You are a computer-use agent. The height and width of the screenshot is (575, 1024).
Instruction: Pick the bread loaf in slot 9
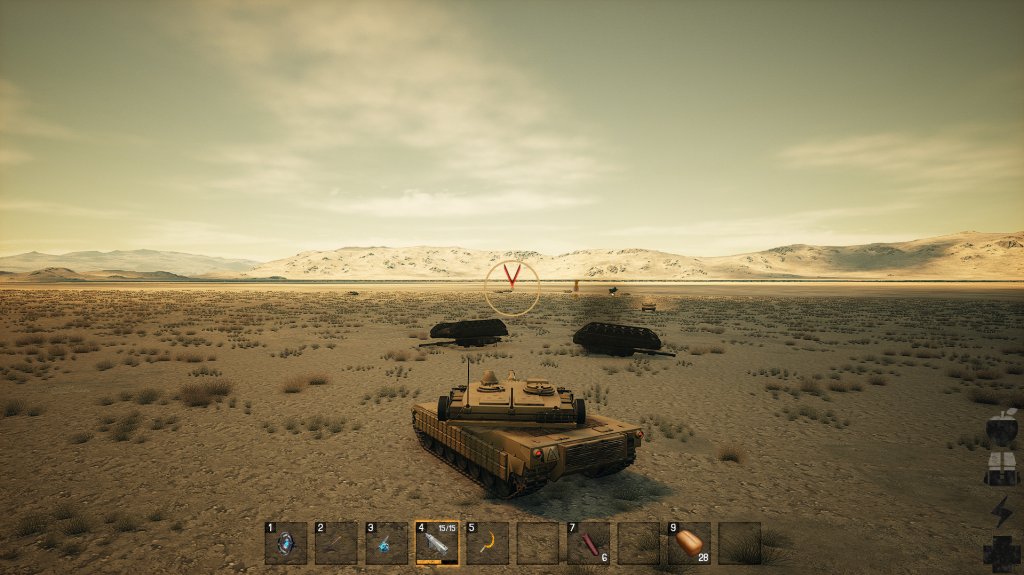click(689, 543)
